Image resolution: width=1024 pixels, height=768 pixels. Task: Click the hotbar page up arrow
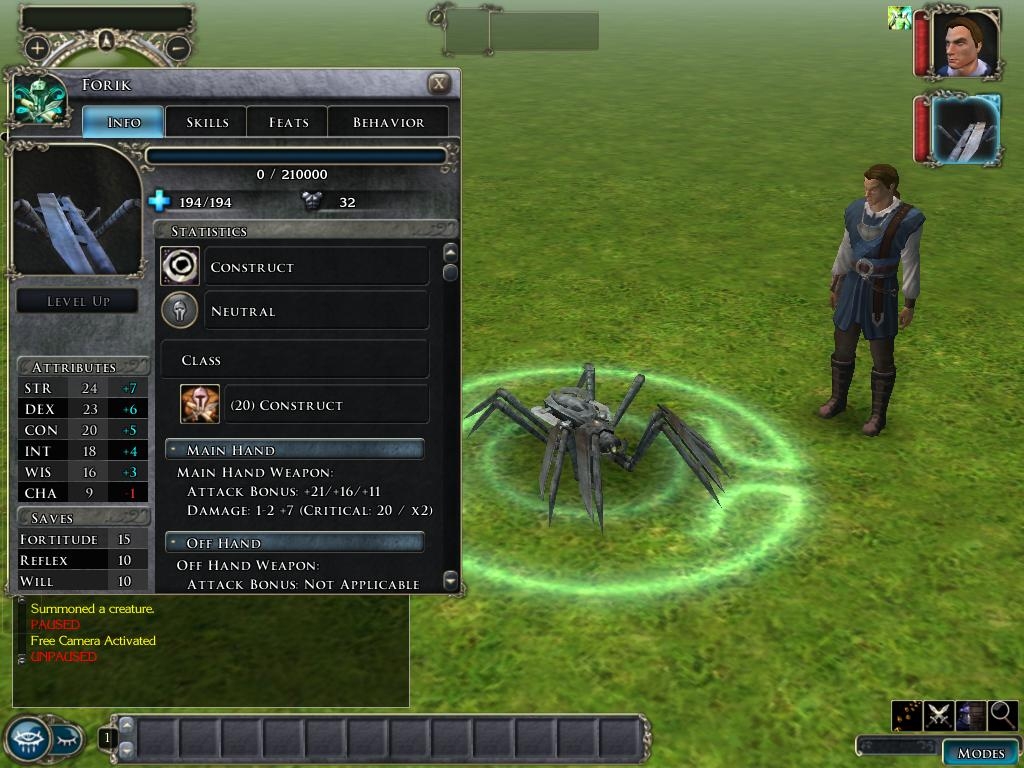tap(126, 728)
